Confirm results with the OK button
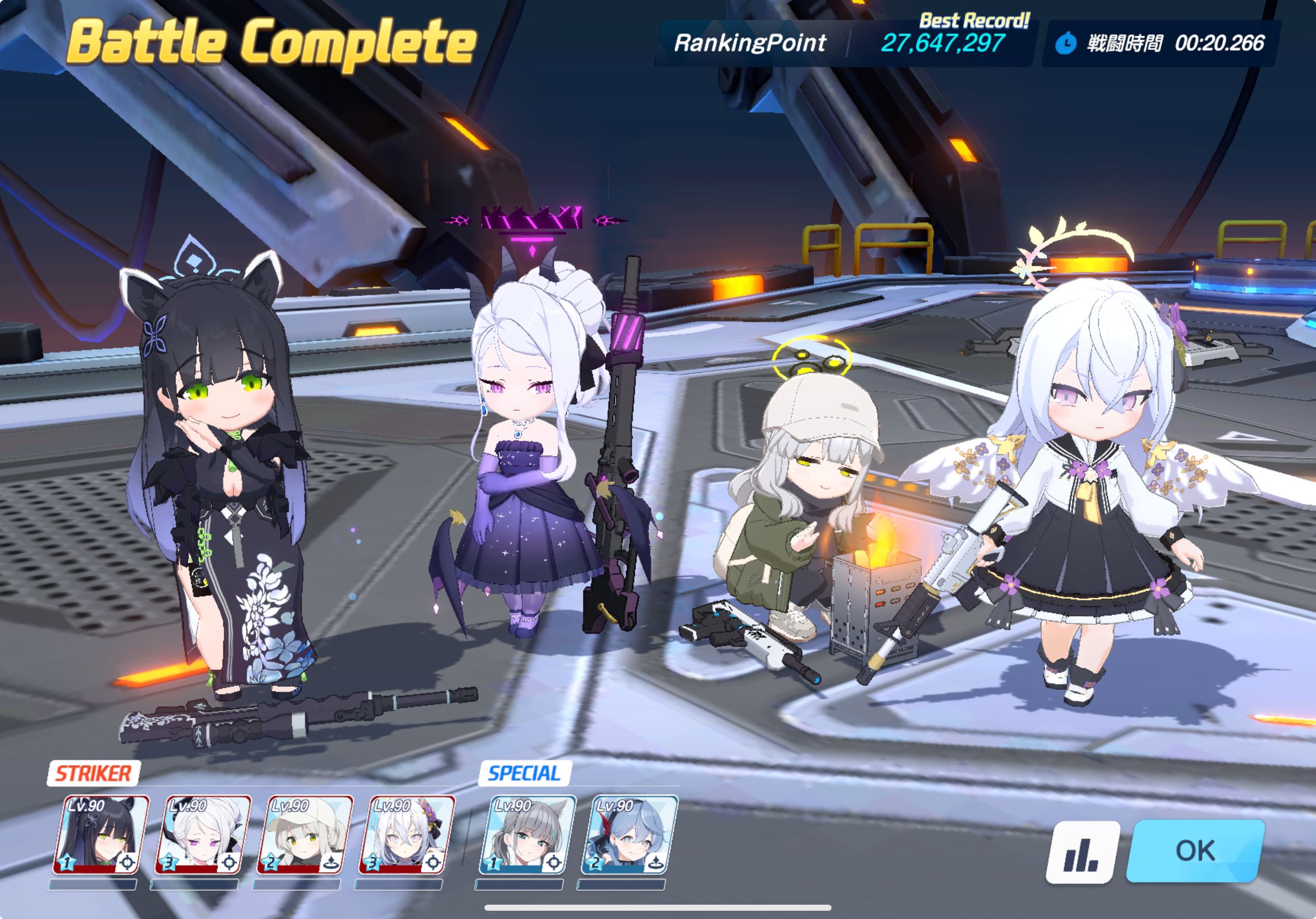The image size is (1316, 919). [1195, 850]
